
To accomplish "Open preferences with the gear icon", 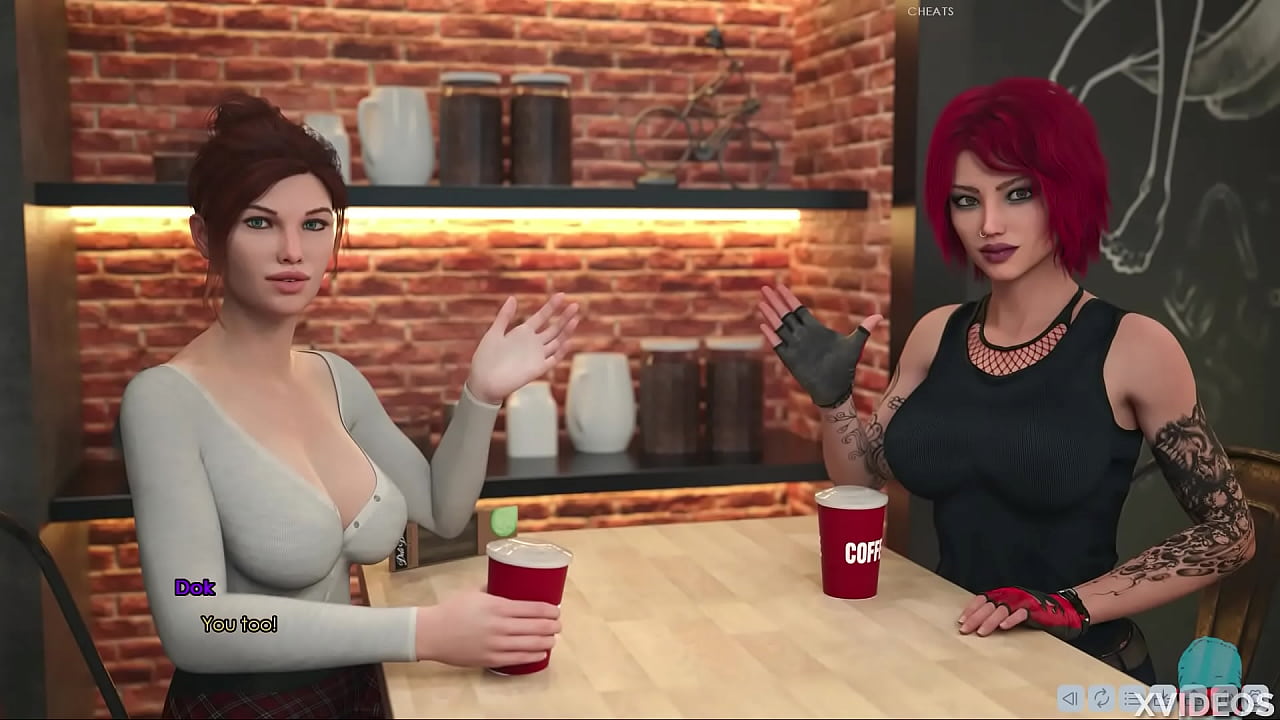I will pyautogui.click(x=1255, y=700).
